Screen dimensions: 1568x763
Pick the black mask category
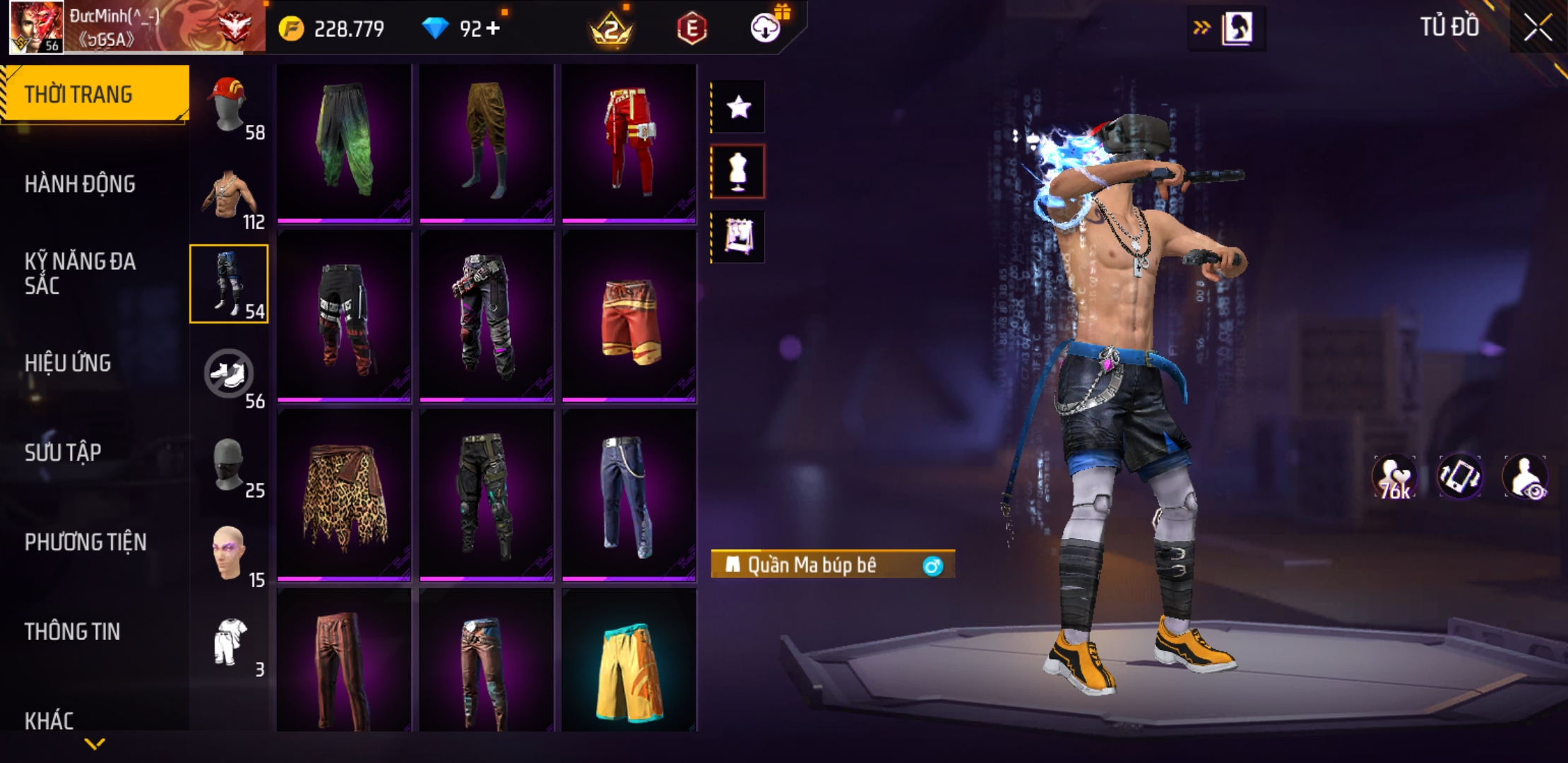pyautogui.click(x=229, y=464)
